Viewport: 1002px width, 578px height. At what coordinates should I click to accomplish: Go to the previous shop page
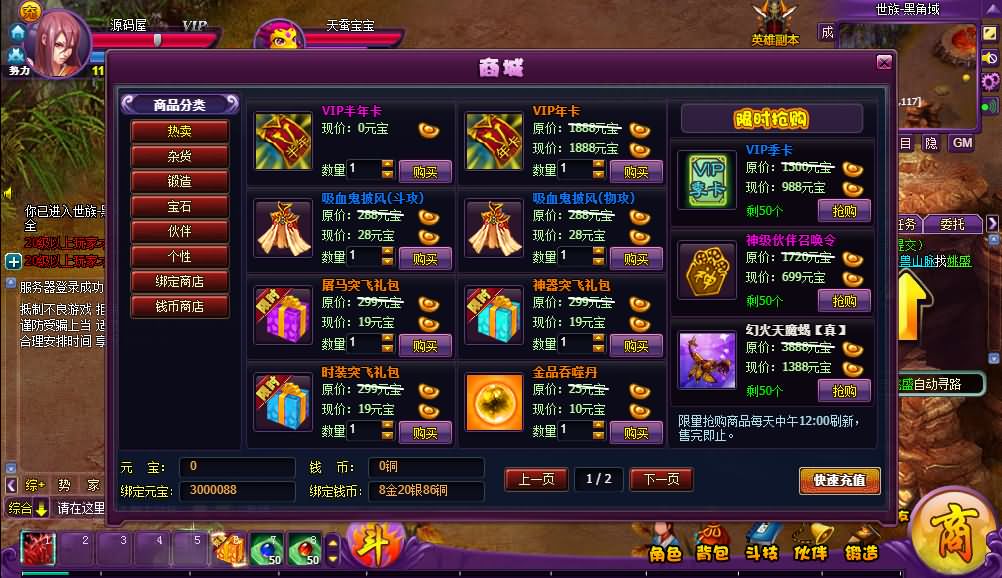click(x=536, y=479)
